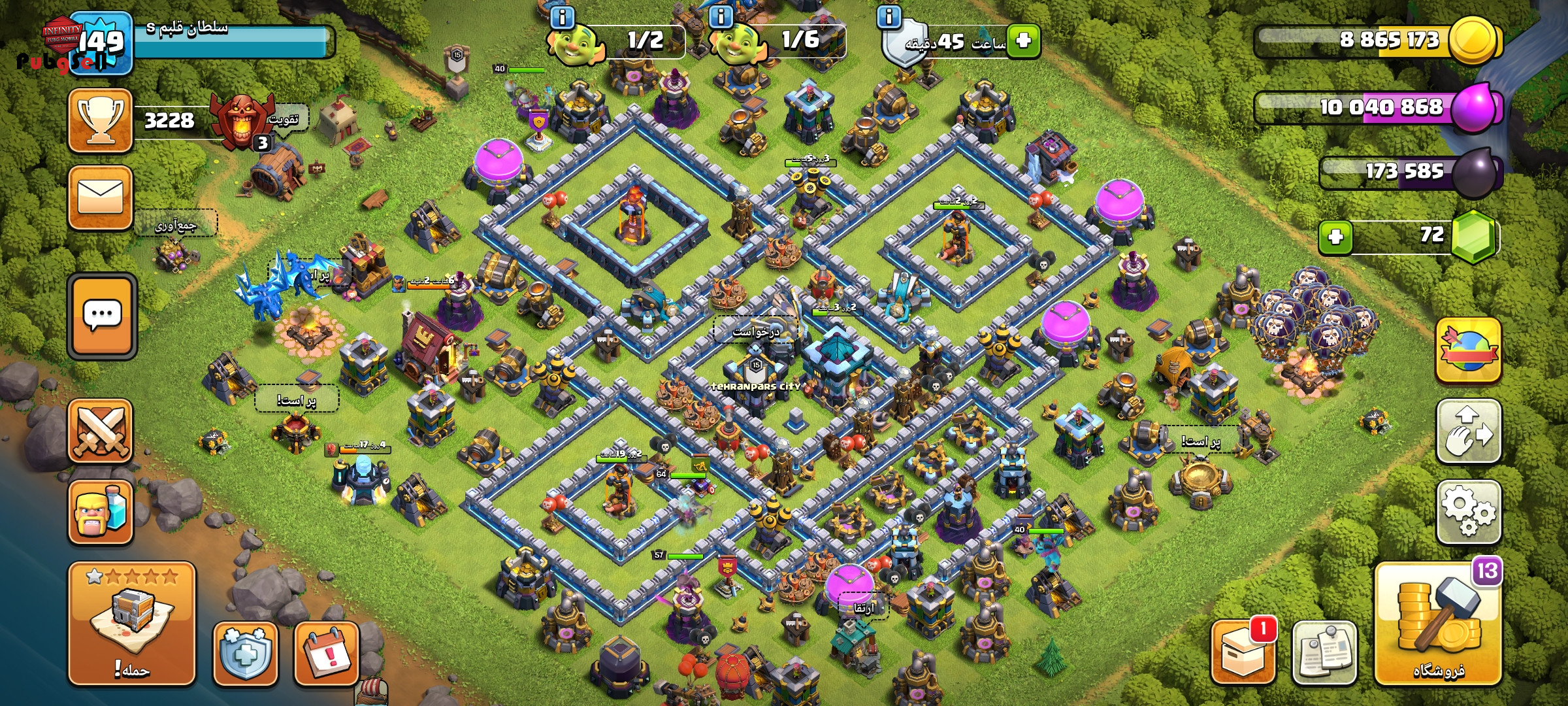Screen dimensions: 1568x706
Task: Add gems using the green plus button
Action: click(x=1335, y=236)
